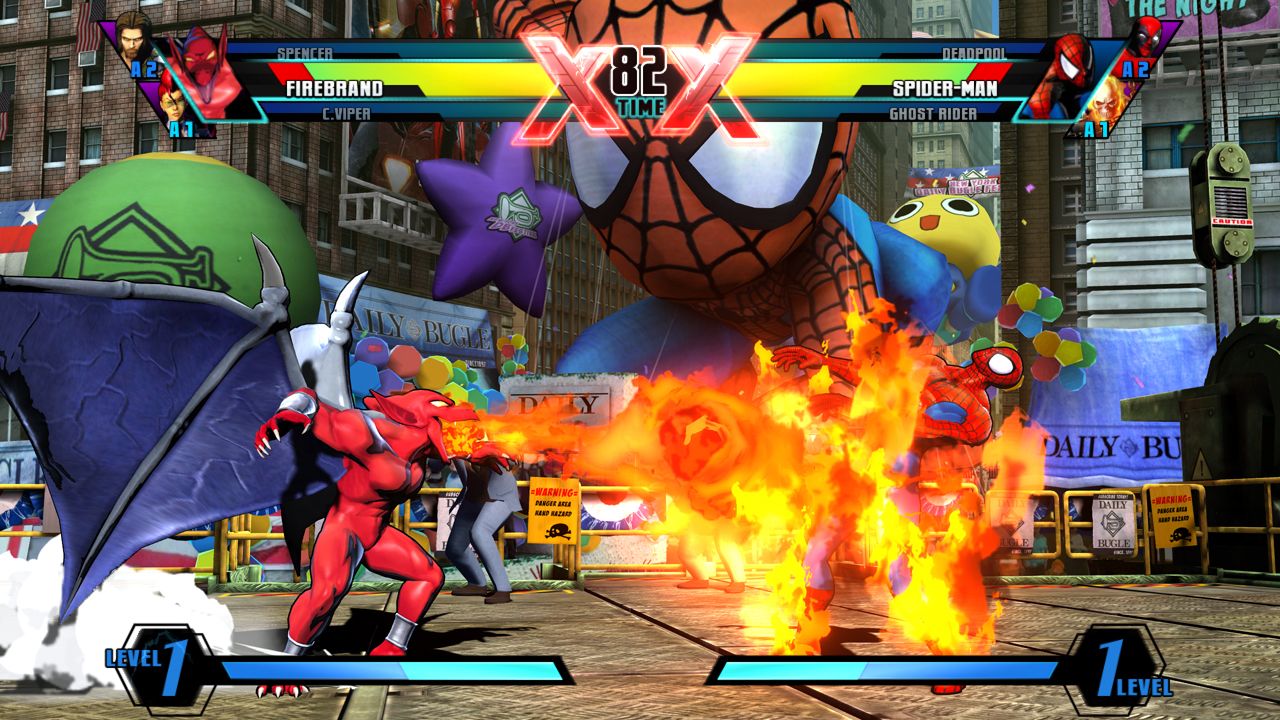Viewport: 1280px width, 720px height.
Task: Toggle the left player's A1 assist indicator
Action: coord(181,128)
